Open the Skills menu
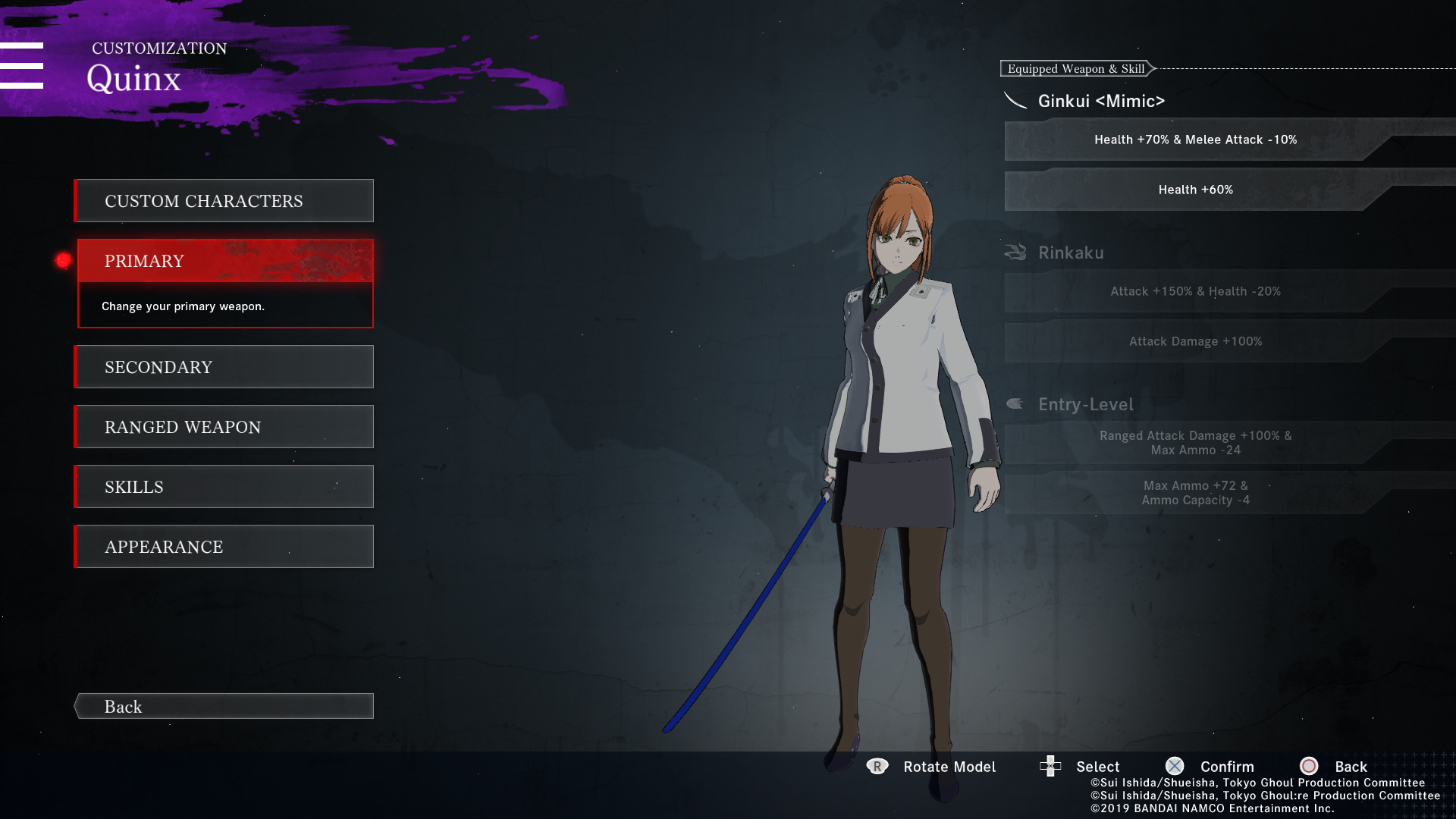This screenshot has height=819, width=1456. [x=224, y=487]
